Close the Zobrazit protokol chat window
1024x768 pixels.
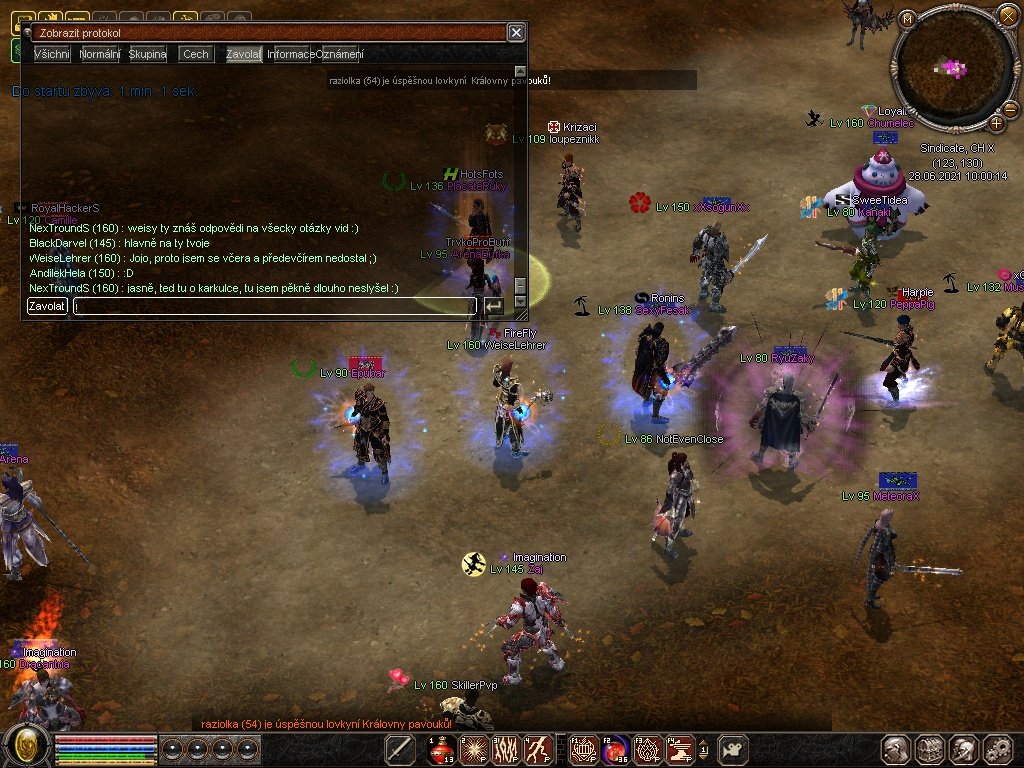click(515, 33)
